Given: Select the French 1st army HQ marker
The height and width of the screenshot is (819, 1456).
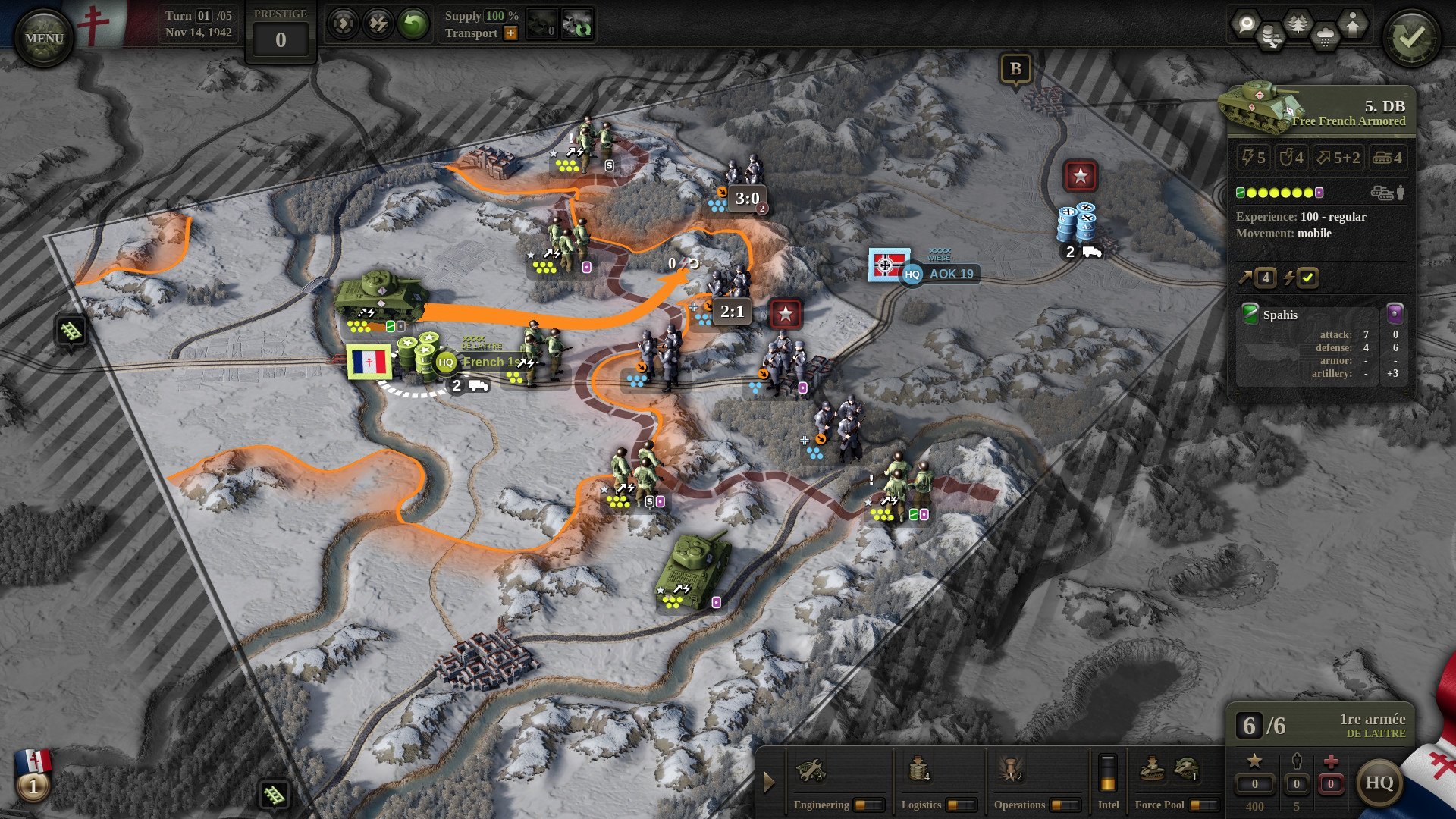Looking at the screenshot, I should point(446,362).
